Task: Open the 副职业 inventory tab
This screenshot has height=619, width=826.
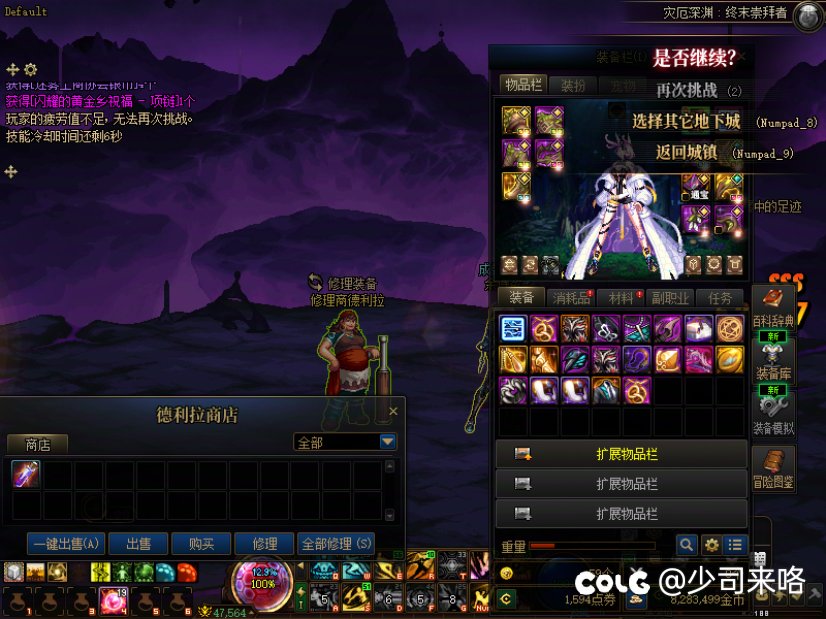Action: [670, 297]
